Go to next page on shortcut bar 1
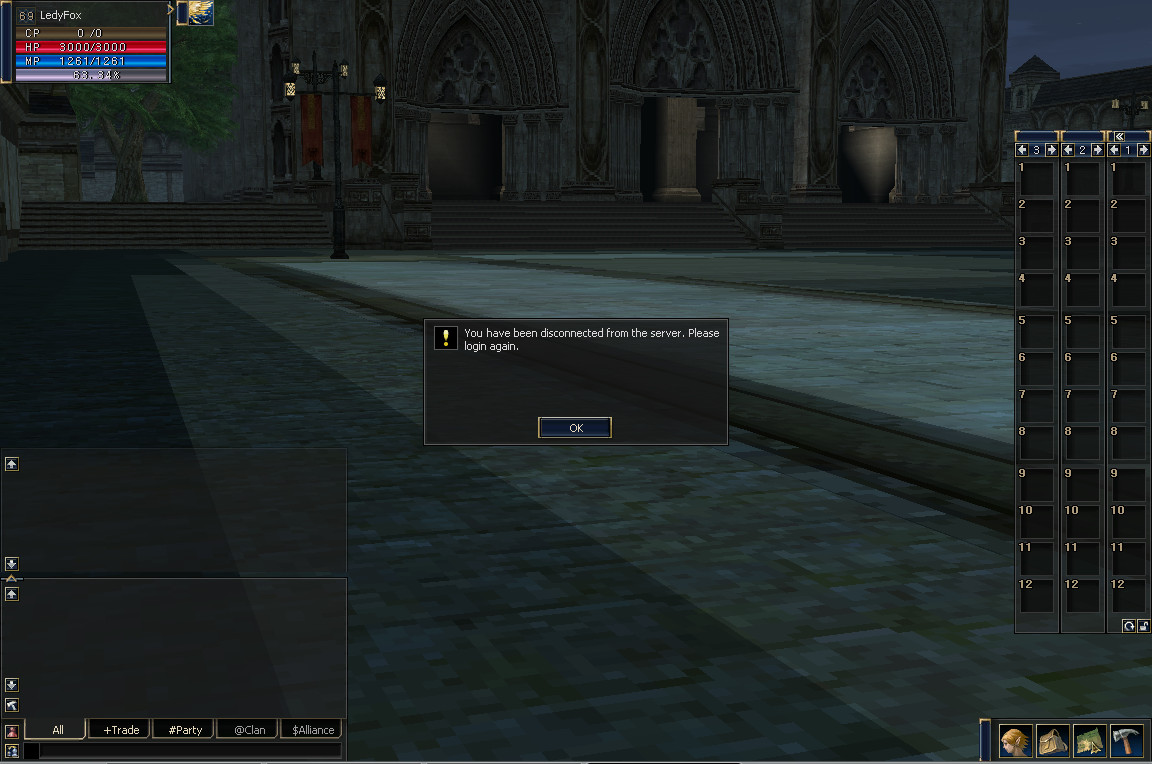This screenshot has width=1152, height=764. point(1143,150)
